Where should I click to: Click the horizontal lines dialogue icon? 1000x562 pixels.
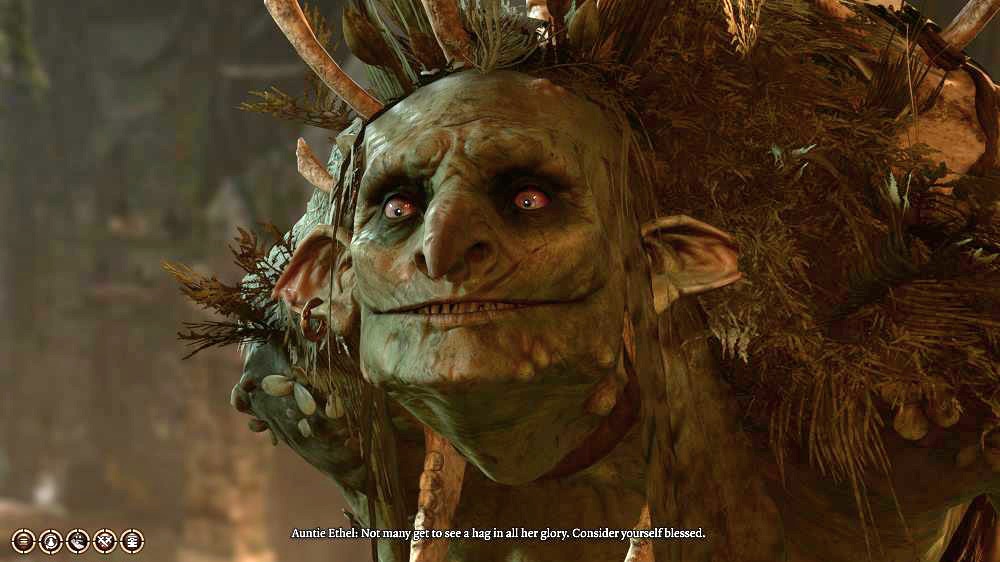click(x=23, y=541)
